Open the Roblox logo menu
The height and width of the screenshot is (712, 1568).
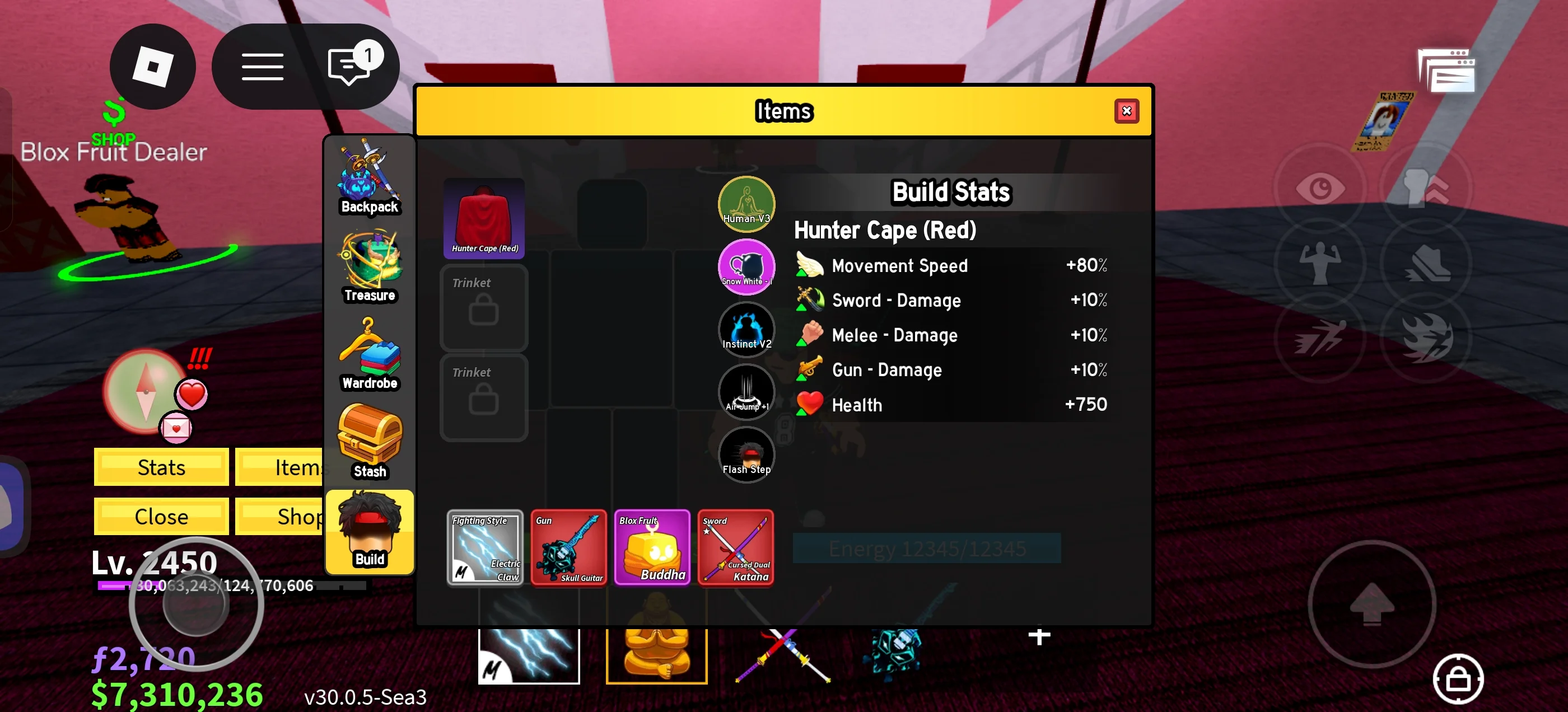[153, 67]
